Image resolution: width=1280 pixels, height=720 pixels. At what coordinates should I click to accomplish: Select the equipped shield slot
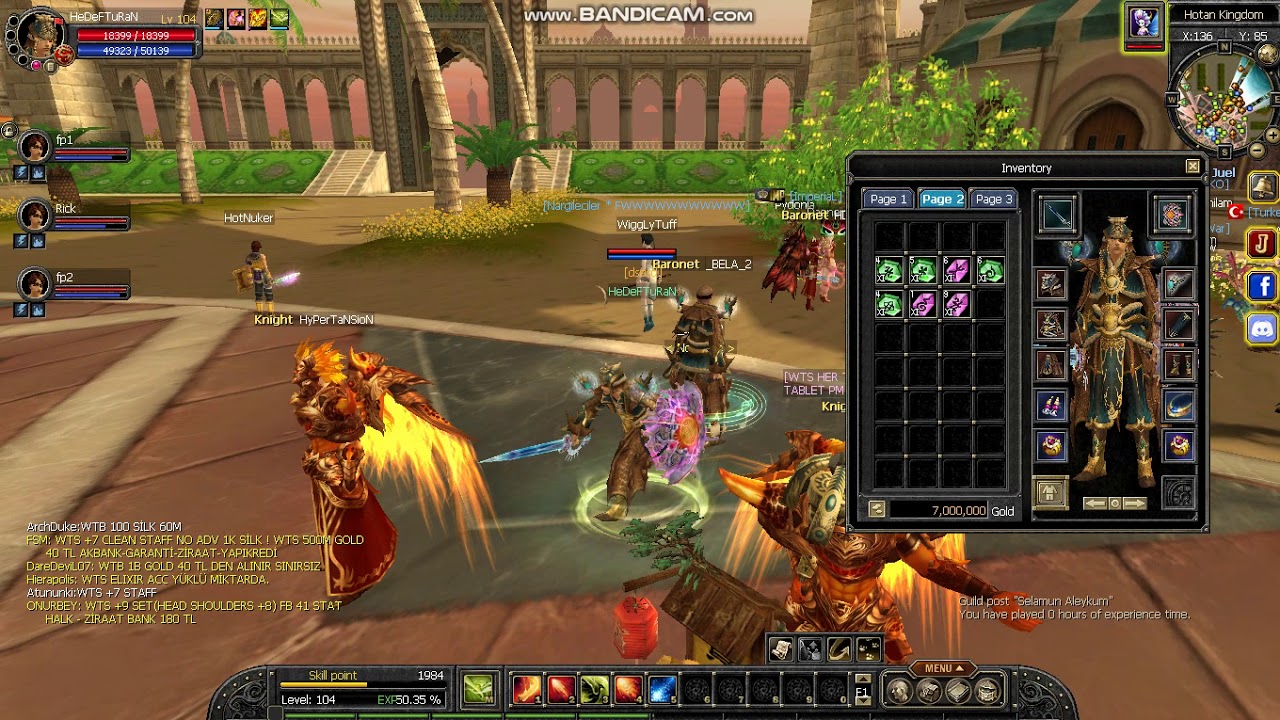pos(1172,214)
